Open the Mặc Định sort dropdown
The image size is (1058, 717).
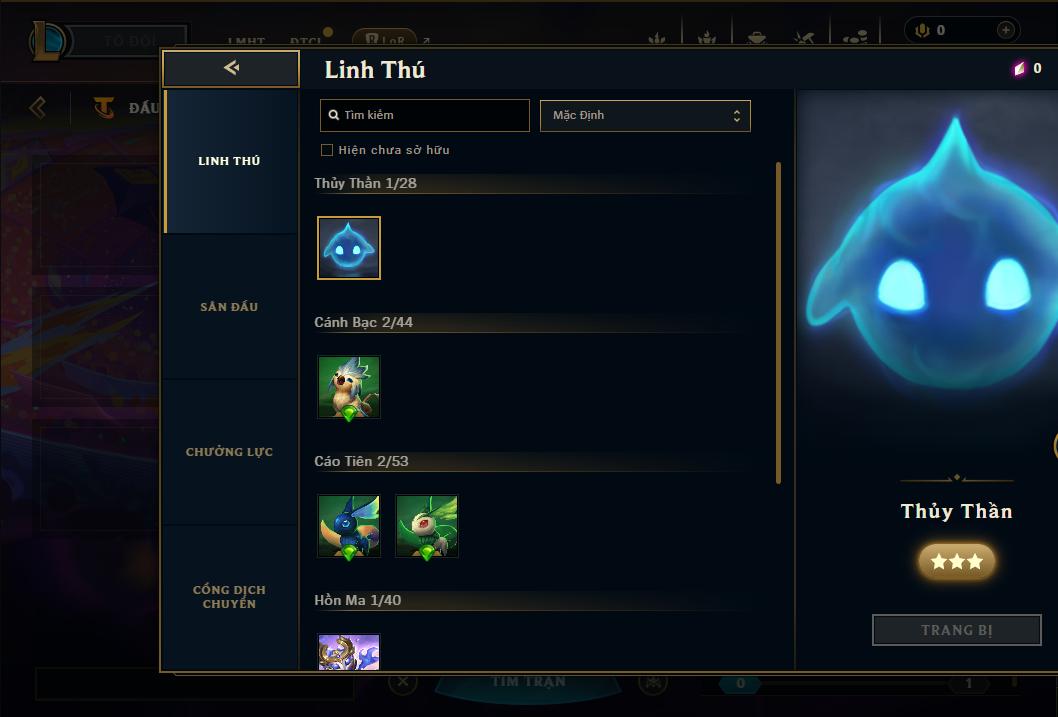[x=645, y=115]
